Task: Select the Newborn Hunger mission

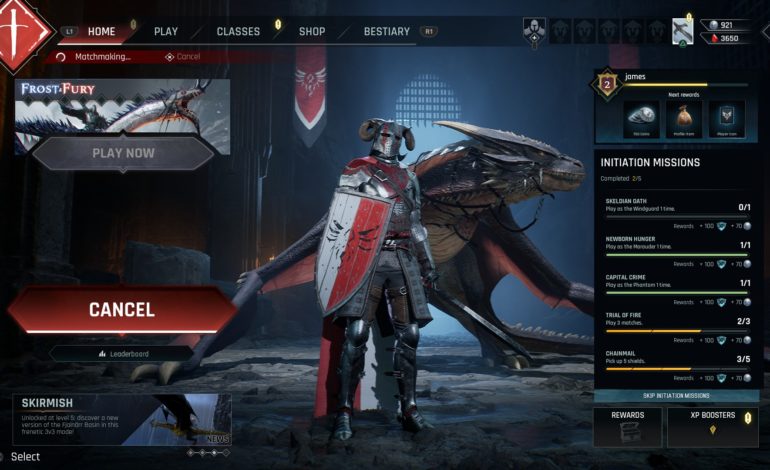Action: (676, 245)
